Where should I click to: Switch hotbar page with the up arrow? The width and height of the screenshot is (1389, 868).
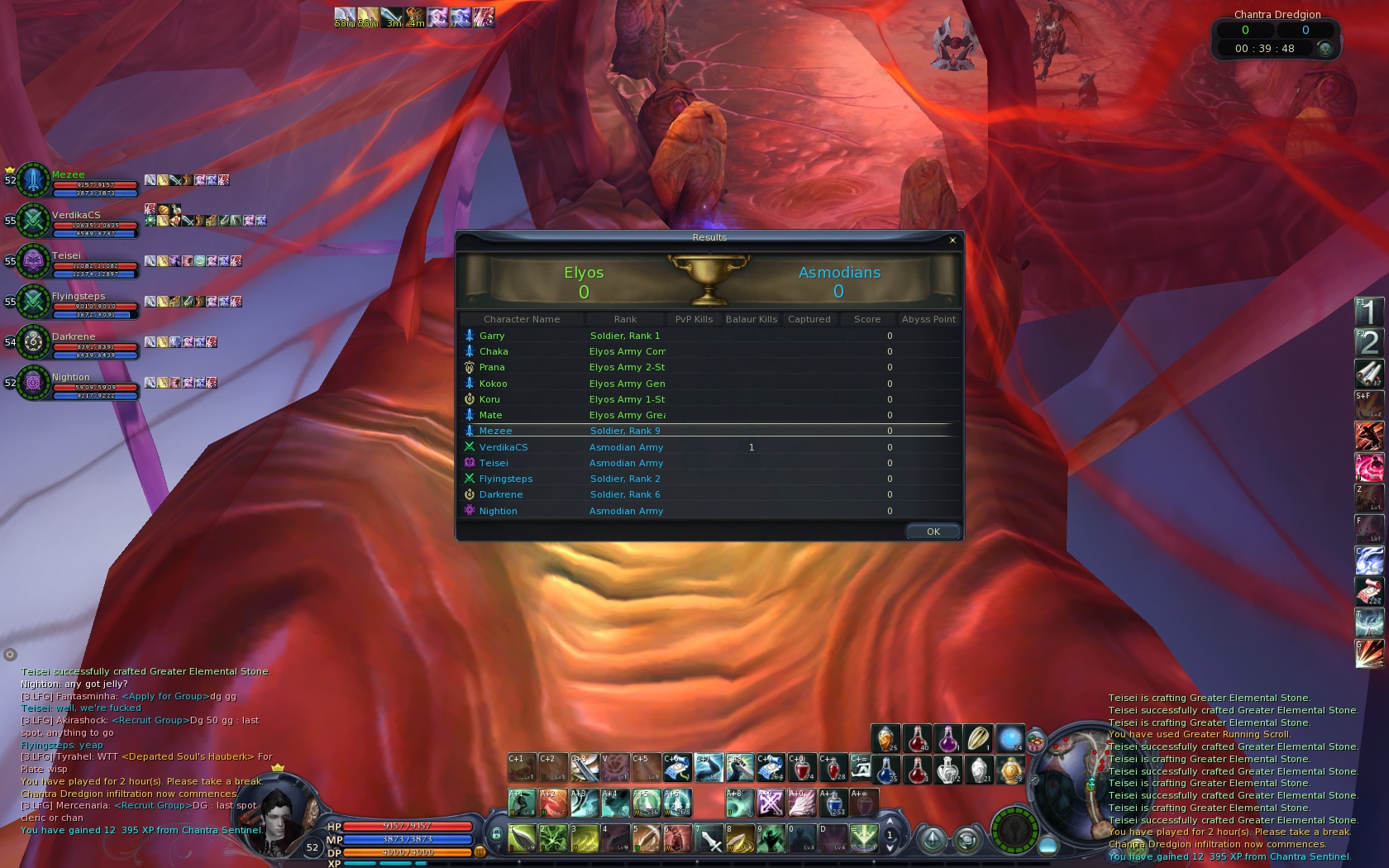[x=890, y=823]
